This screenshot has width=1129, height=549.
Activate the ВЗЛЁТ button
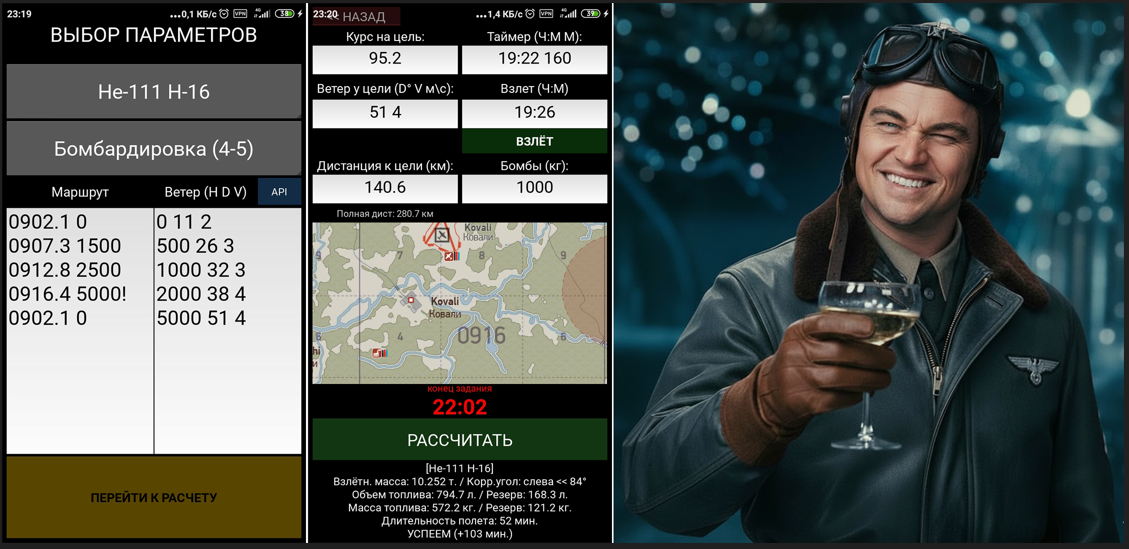534,141
